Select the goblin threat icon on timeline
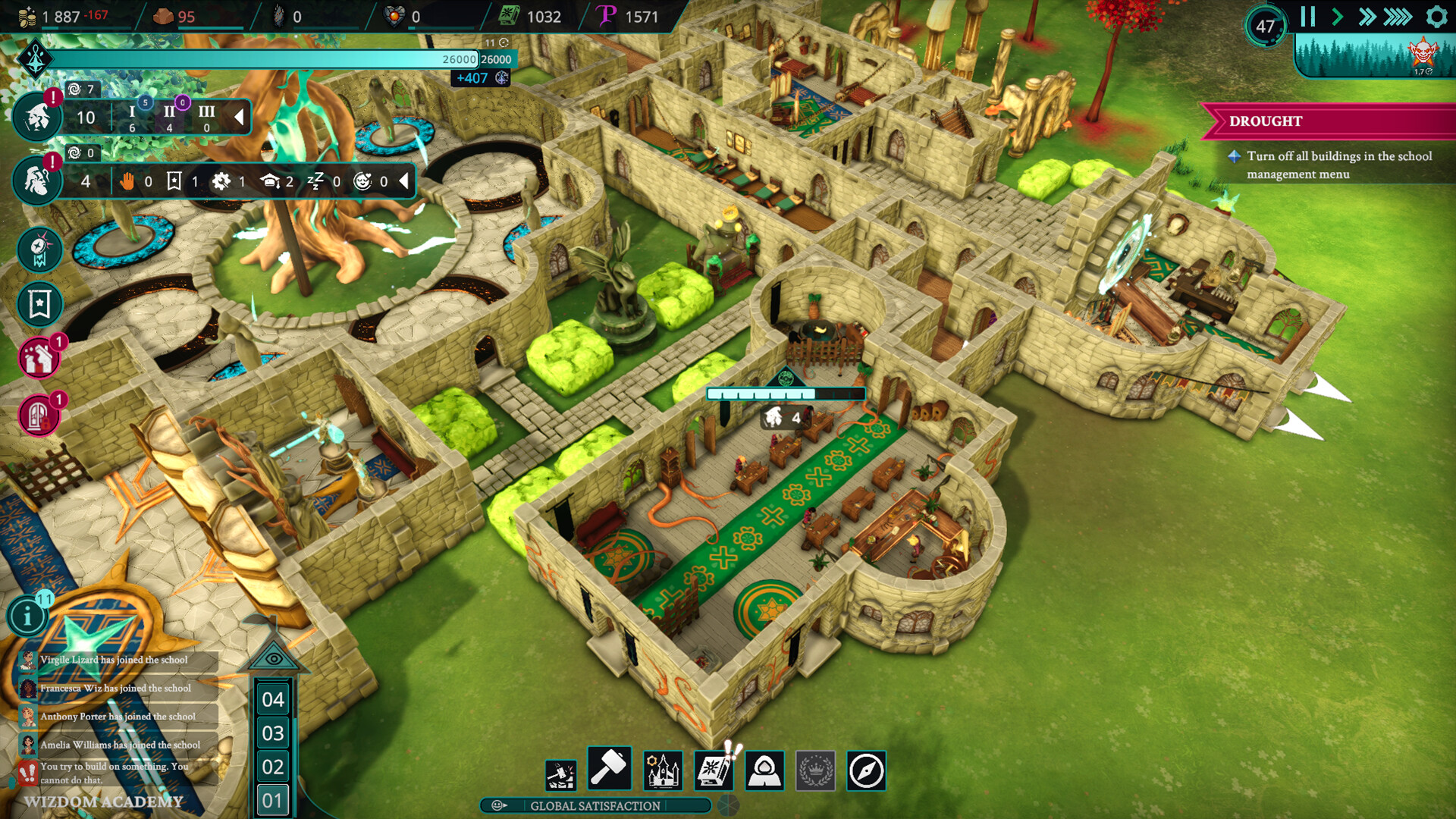Image resolution: width=1456 pixels, height=819 pixels. pyautogui.click(x=1423, y=53)
